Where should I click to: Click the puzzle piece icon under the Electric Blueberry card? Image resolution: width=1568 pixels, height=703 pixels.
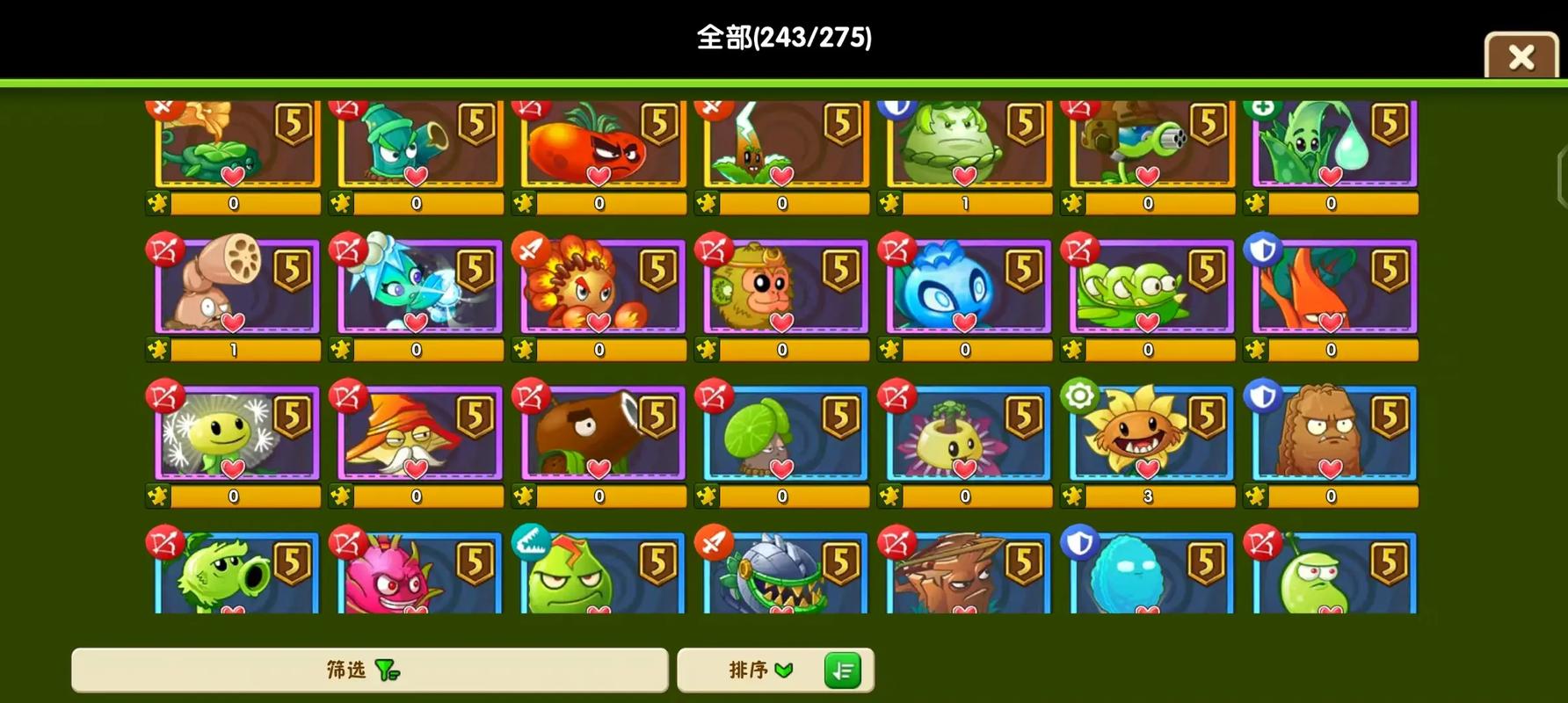point(889,349)
